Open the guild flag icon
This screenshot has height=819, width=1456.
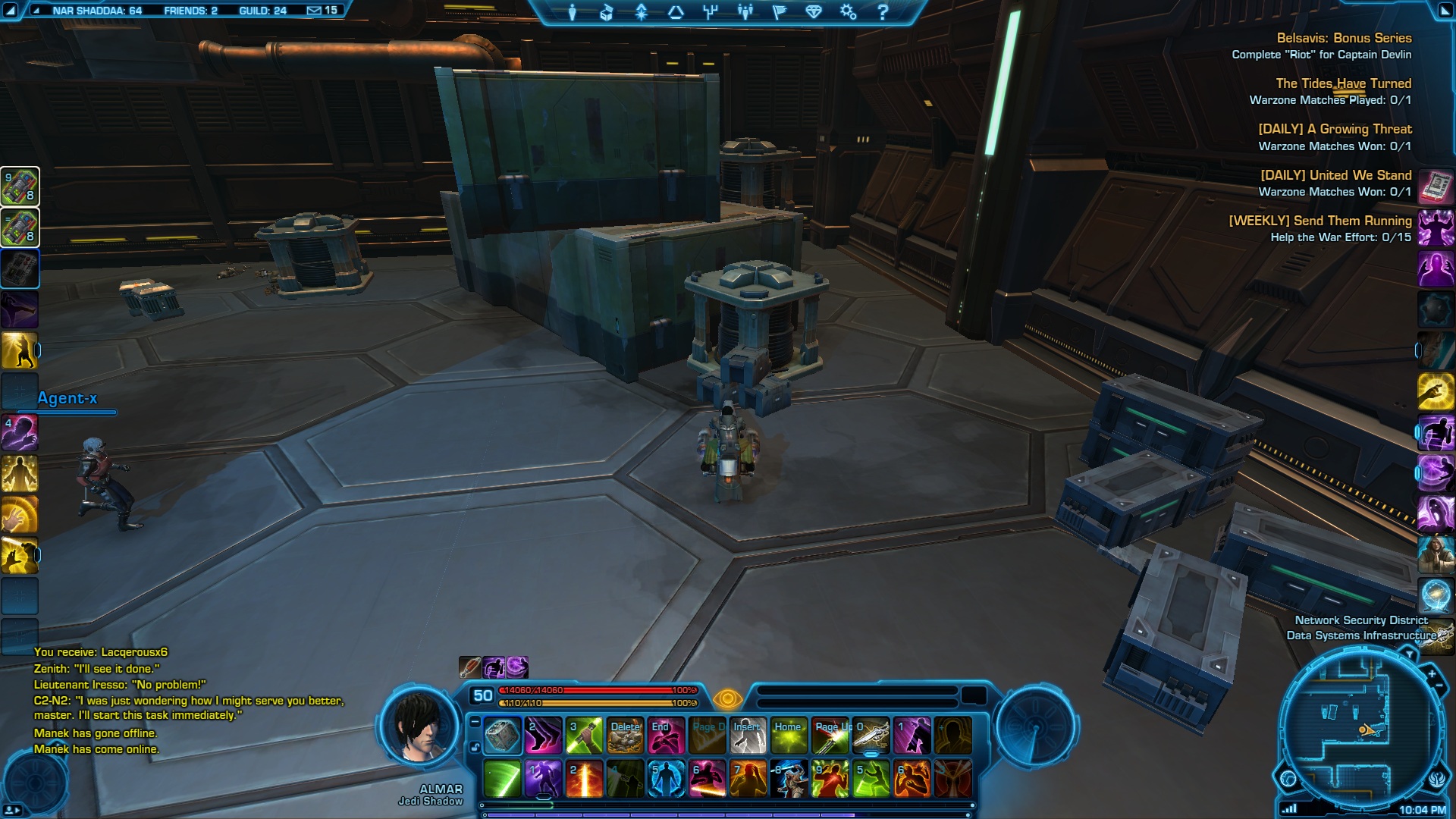point(779,12)
